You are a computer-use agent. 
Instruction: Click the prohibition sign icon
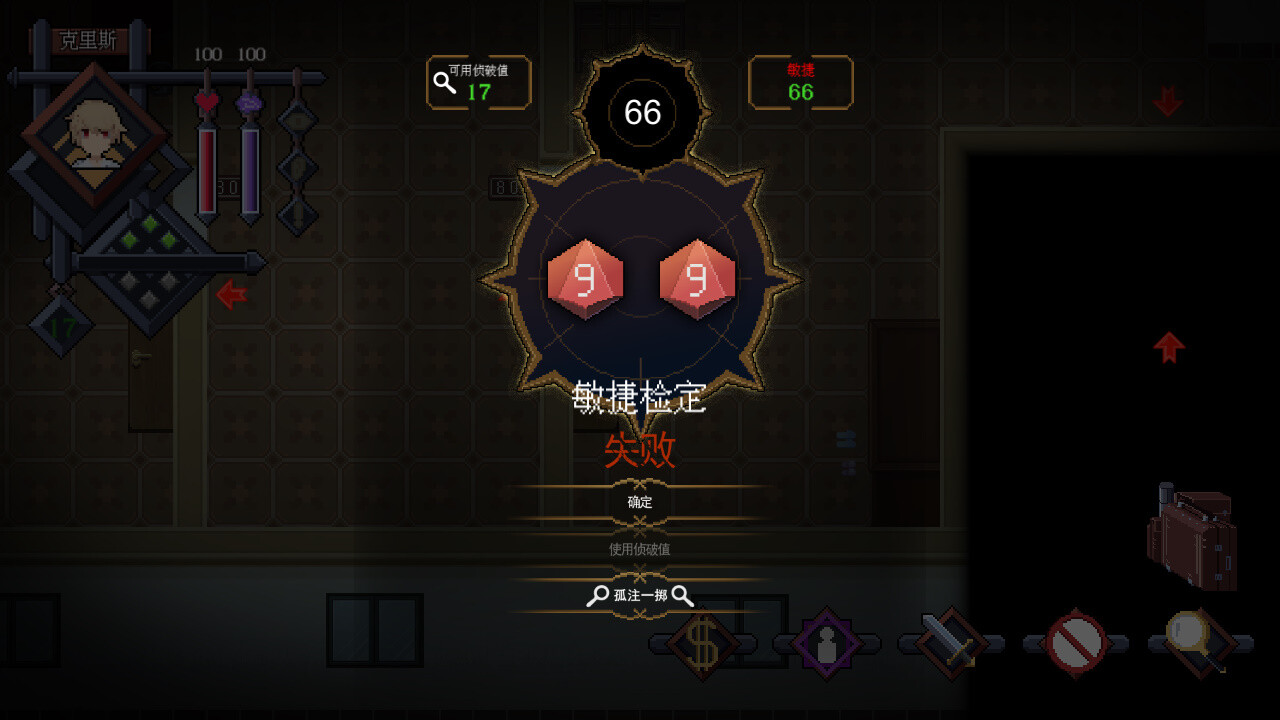coord(1073,643)
